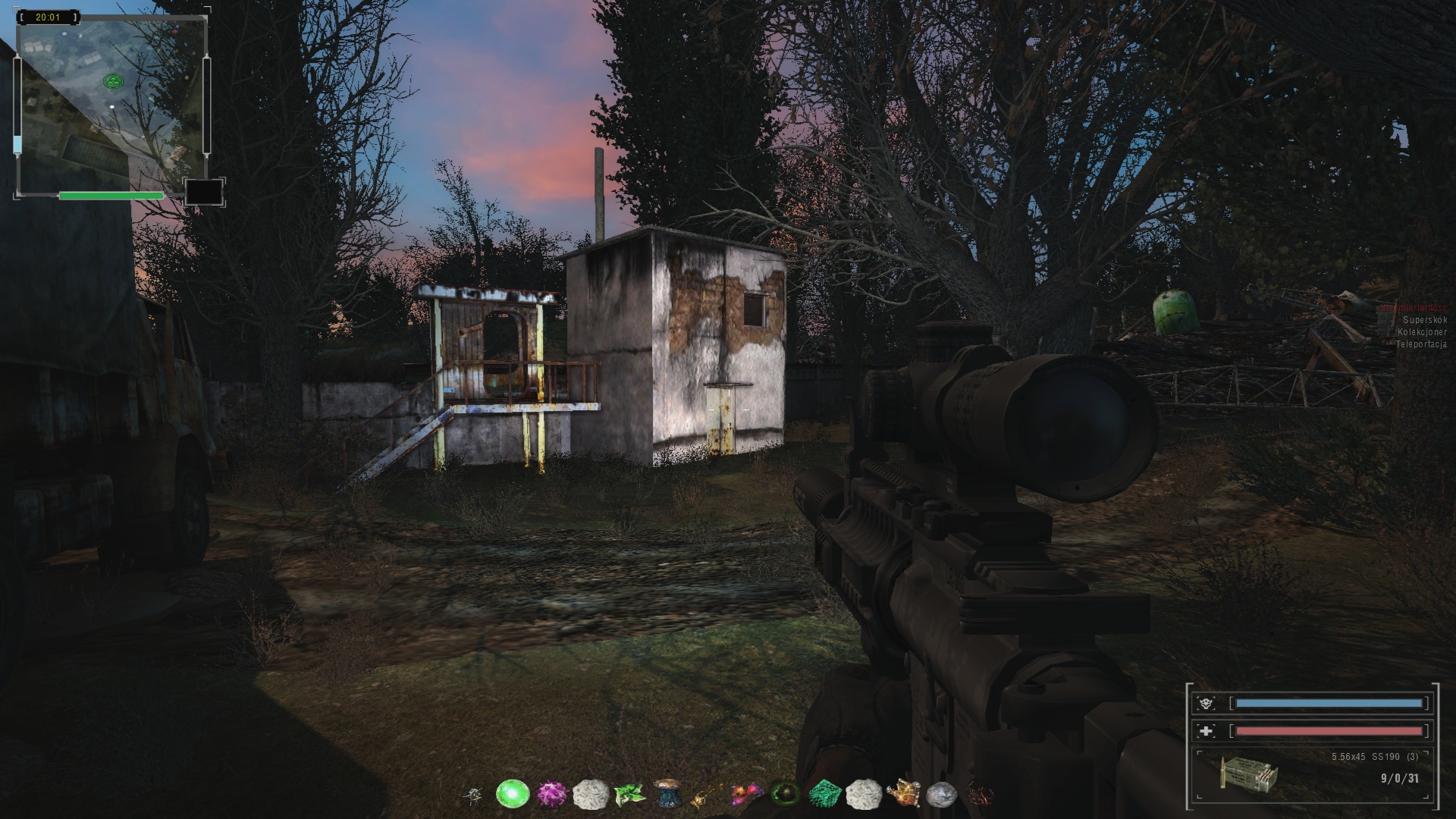Select the golden branch artifact

[706, 795]
